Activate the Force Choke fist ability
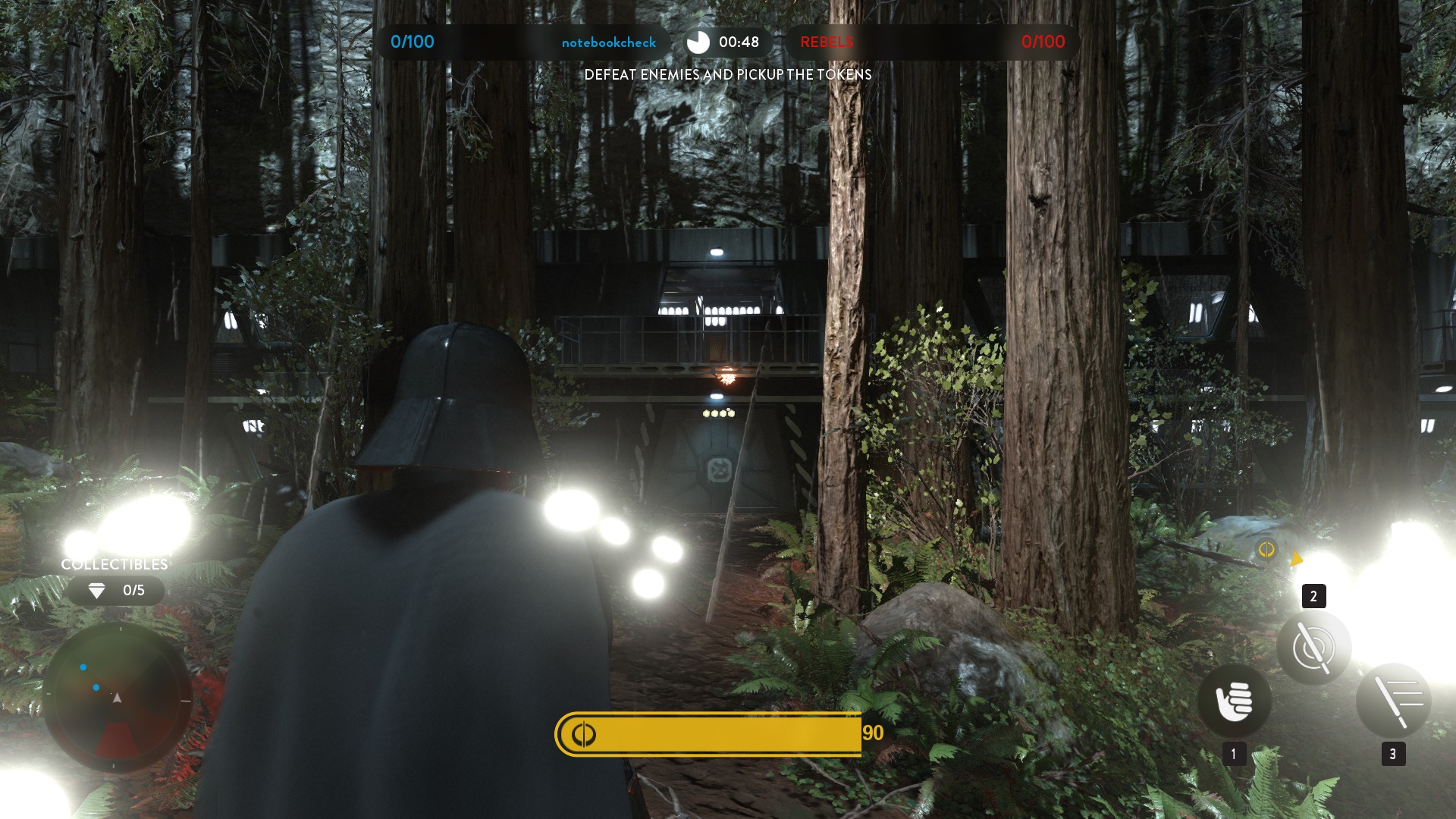The image size is (1456, 819). tap(1234, 701)
